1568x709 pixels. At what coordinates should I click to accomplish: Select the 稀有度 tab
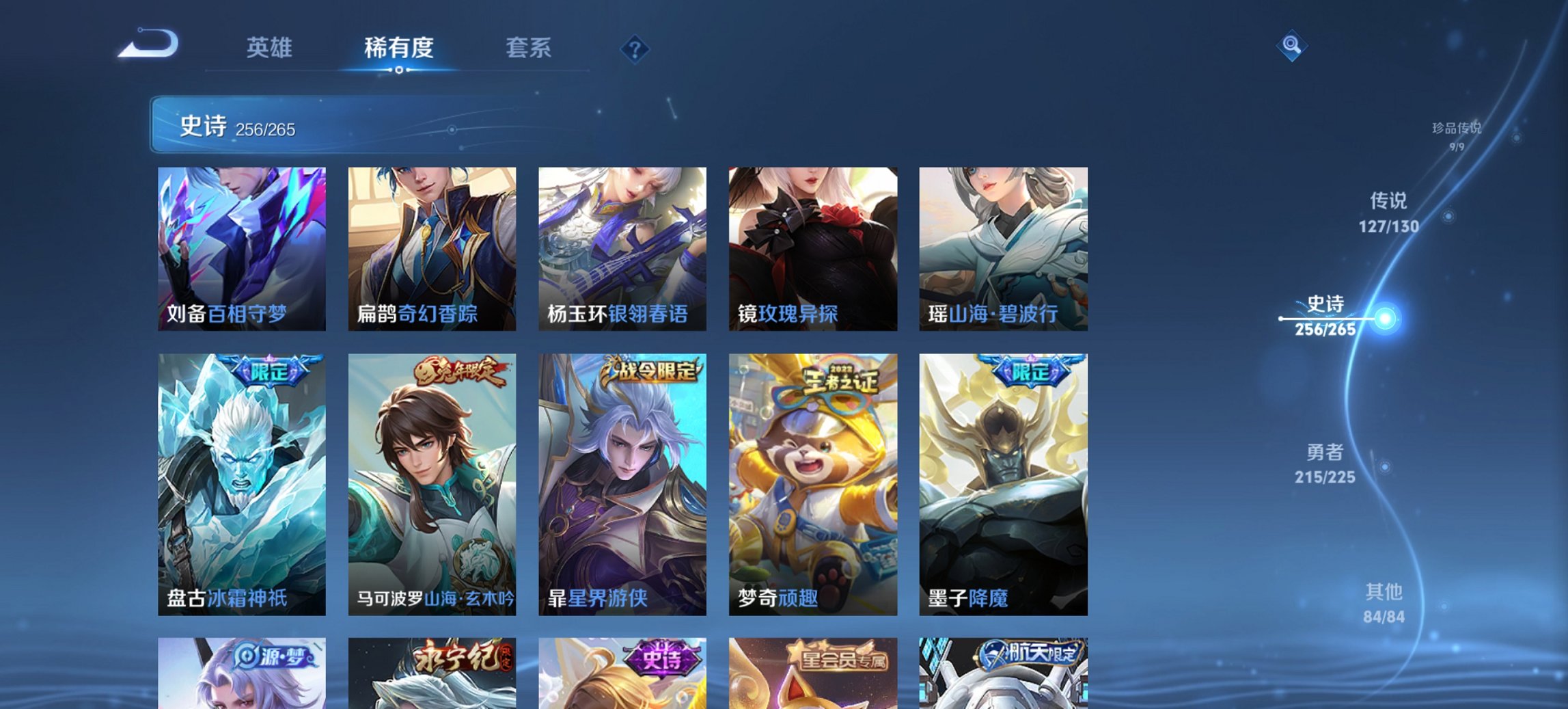tap(400, 48)
